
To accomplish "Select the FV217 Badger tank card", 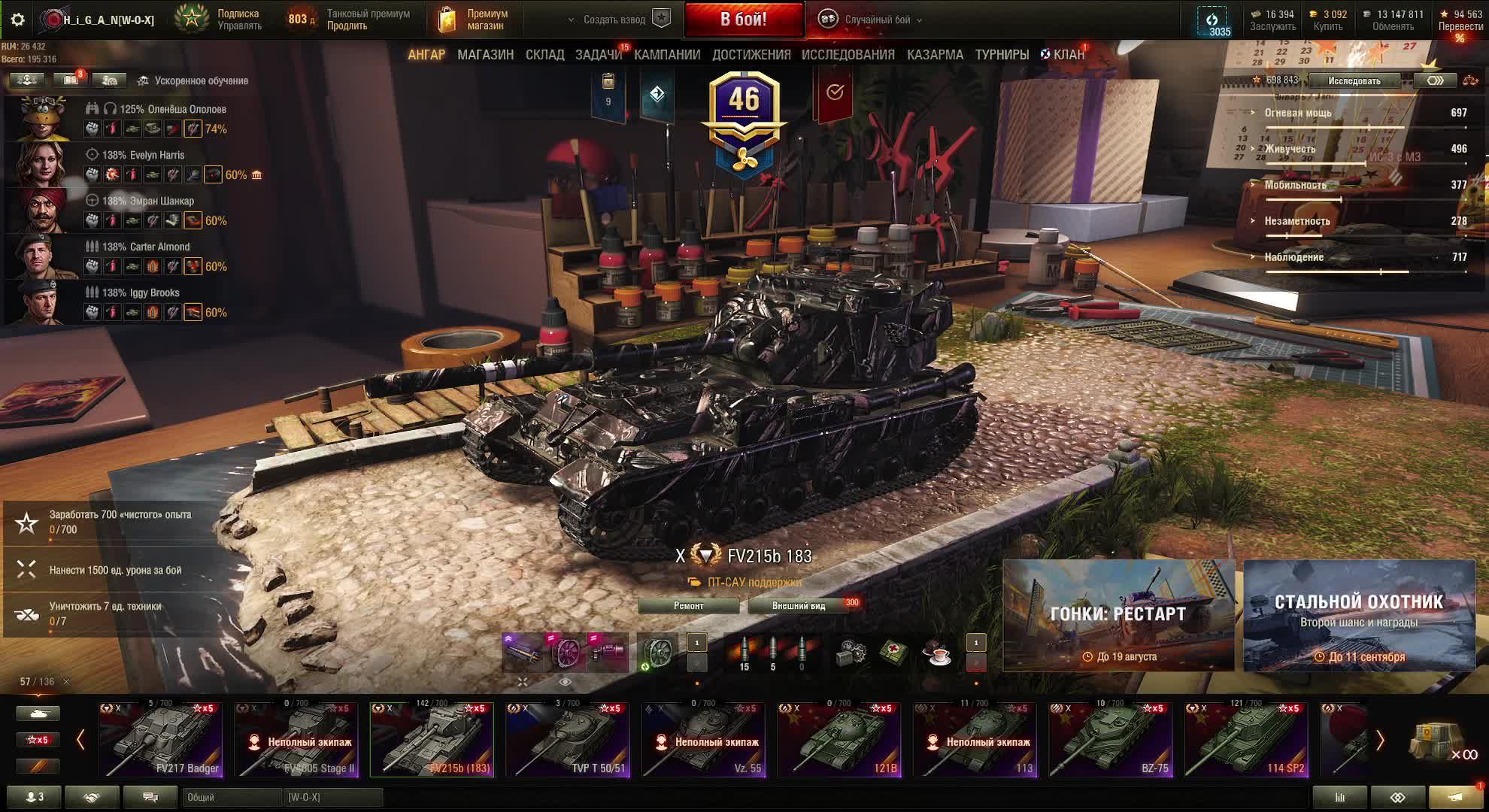I will 160,740.
